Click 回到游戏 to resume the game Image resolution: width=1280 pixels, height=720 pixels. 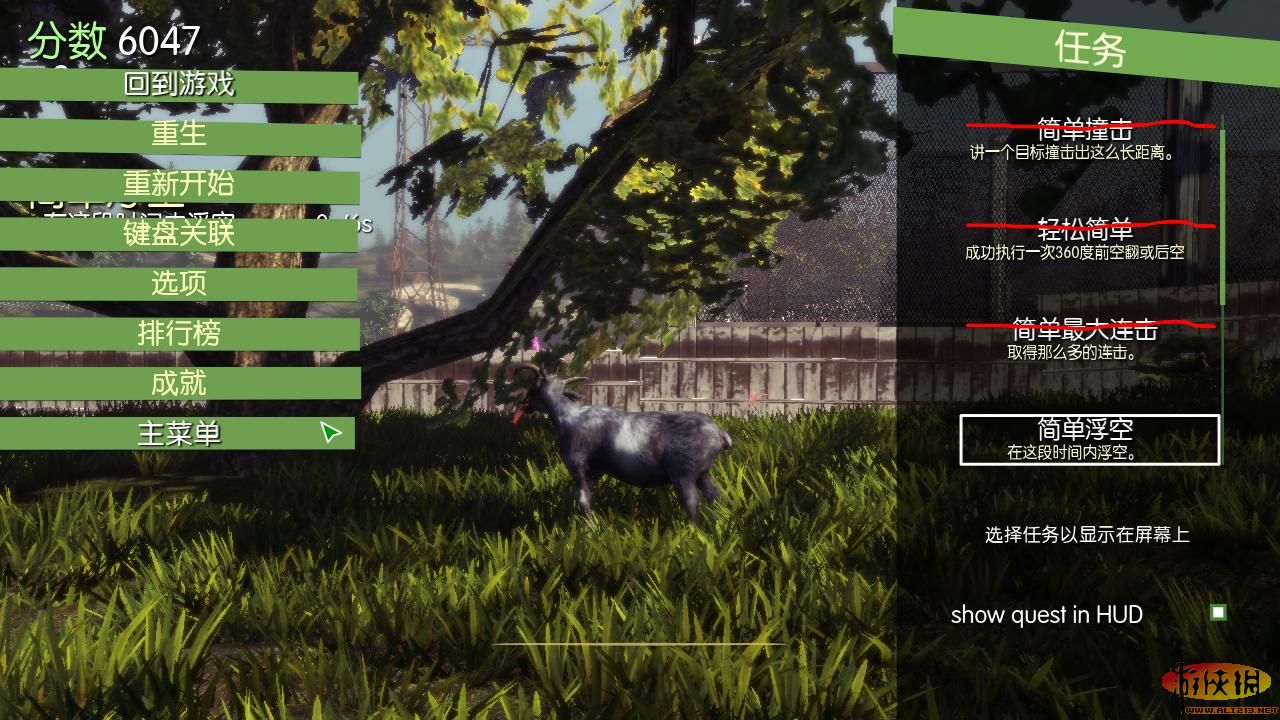[x=179, y=85]
